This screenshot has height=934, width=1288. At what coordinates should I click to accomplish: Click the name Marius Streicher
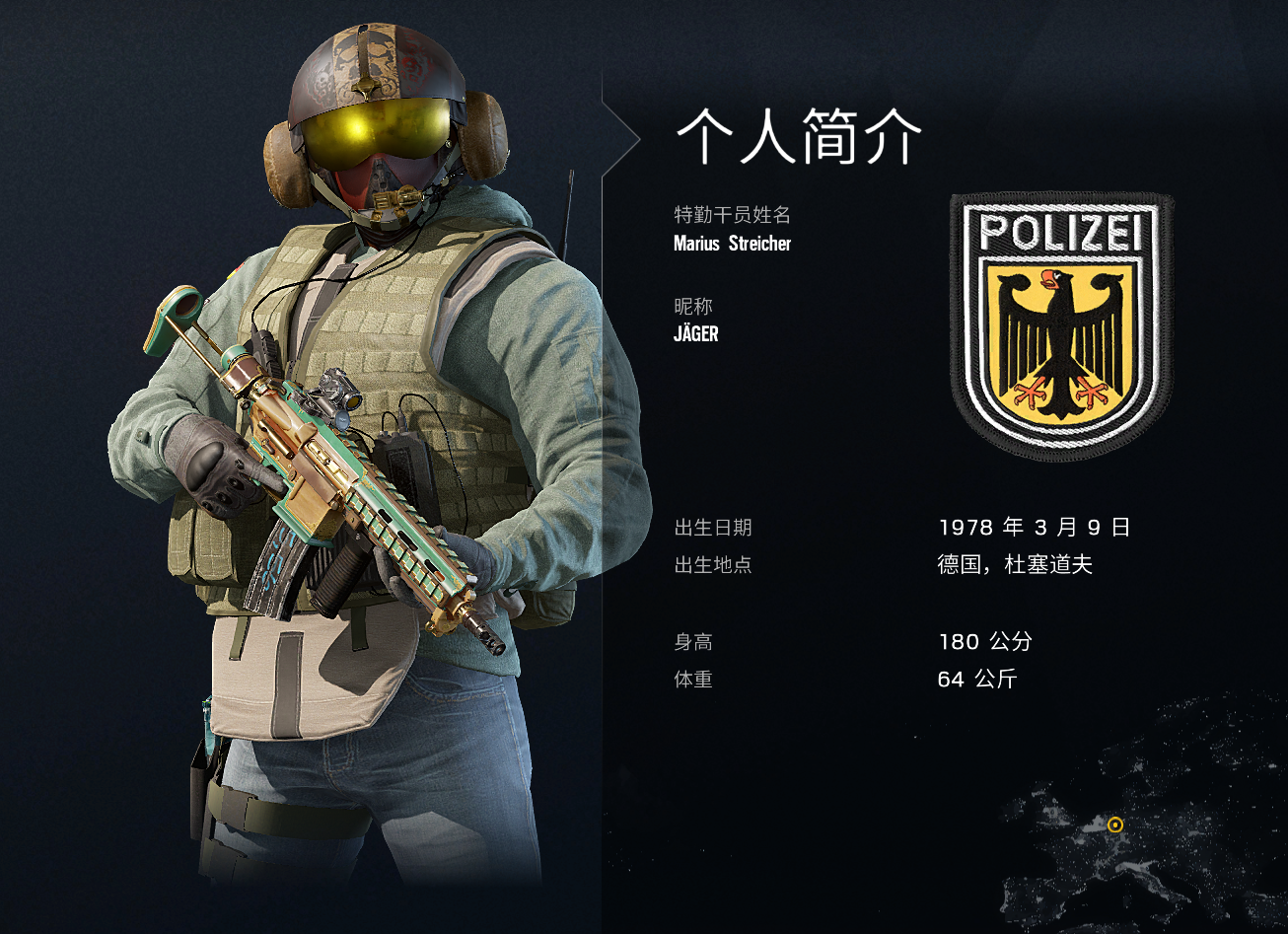[731, 244]
